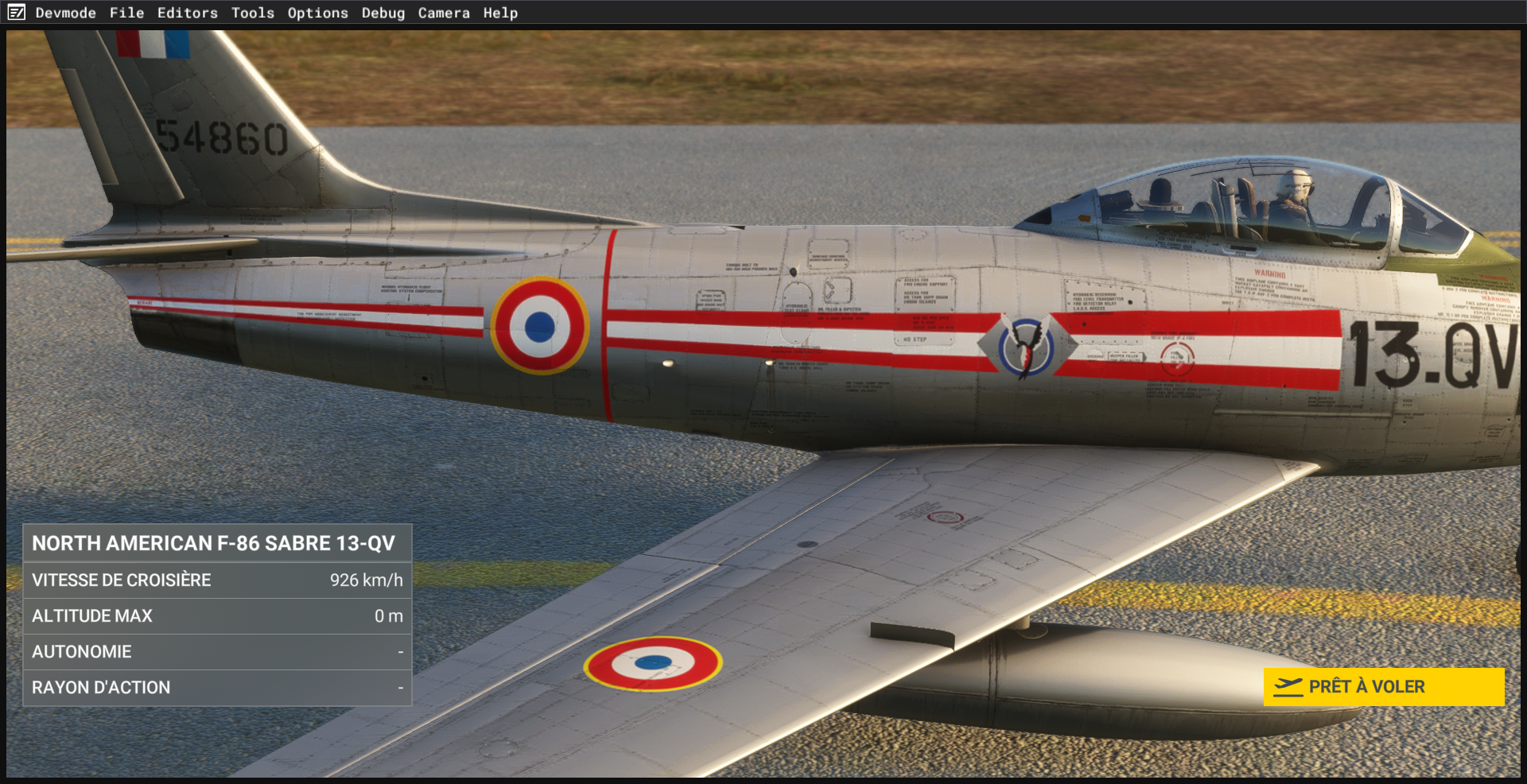Image resolution: width=1527 pixels, height=784 pixels.
Task: Open the Tools menu
Action: tap(252, 13)
